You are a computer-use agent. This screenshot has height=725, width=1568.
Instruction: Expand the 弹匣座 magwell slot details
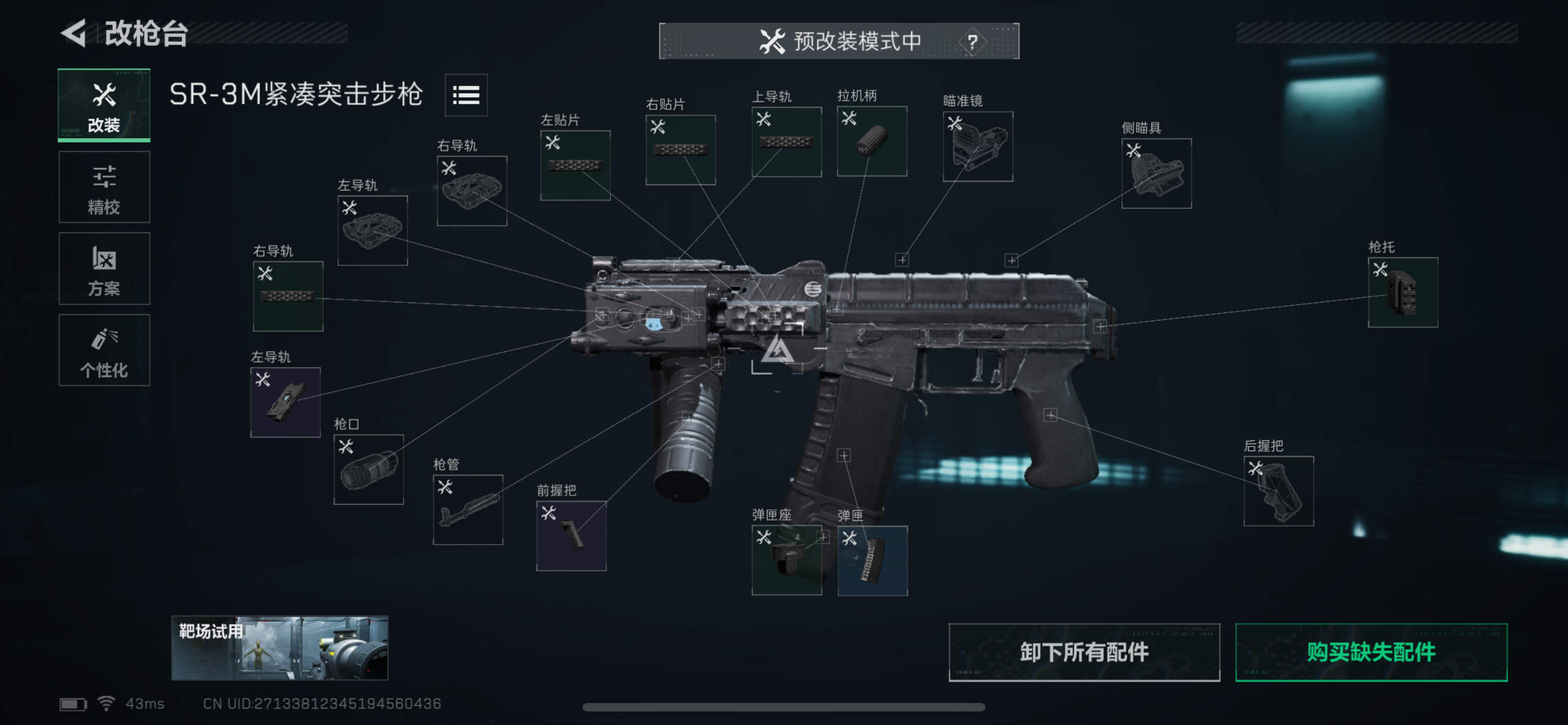pyautogui.click(x=786, y=559)
